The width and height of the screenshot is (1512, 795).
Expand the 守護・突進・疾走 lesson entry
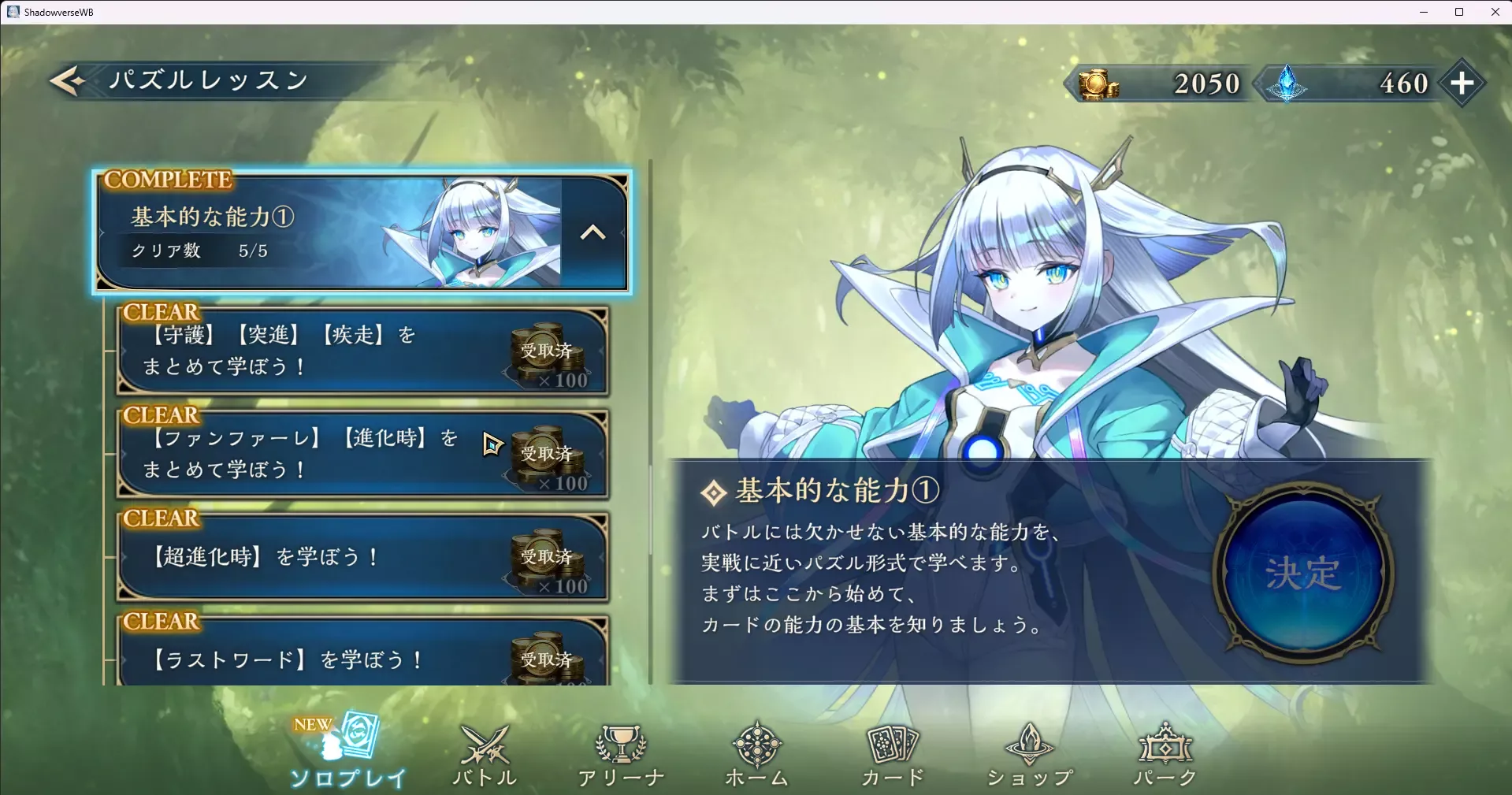point(315,350)
